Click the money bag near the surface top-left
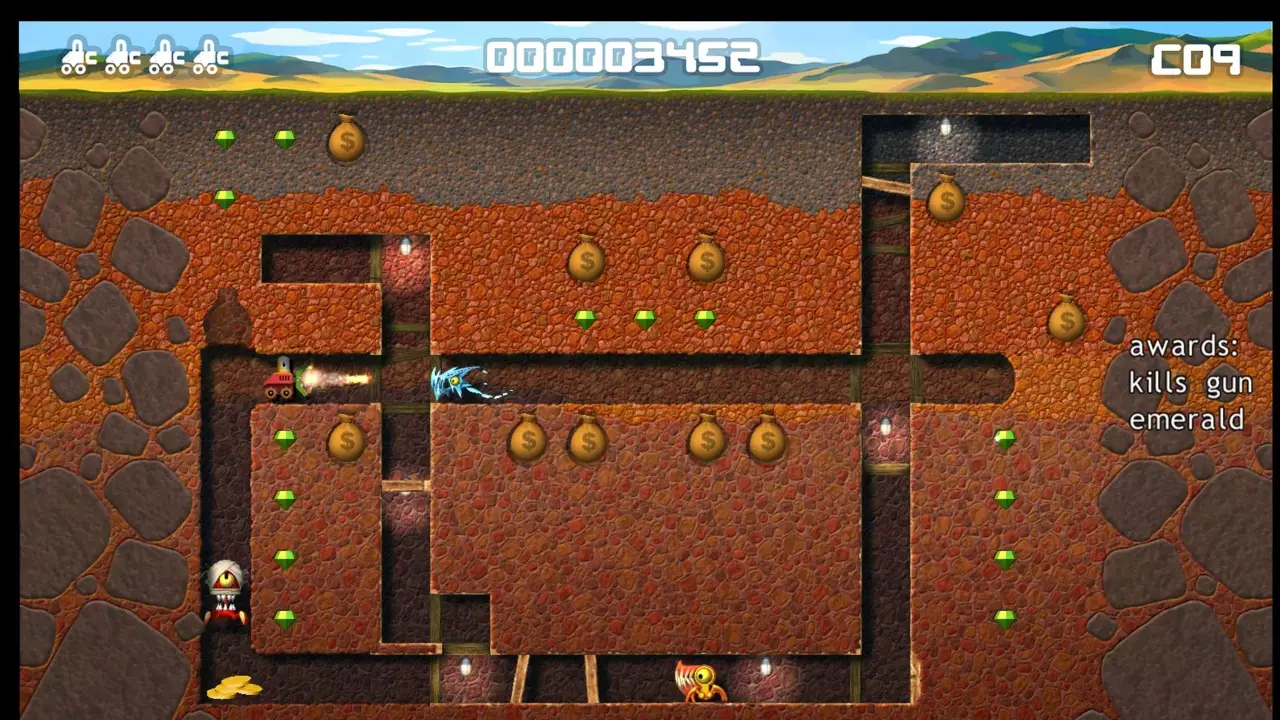The image size is (1280, 720). (x=346, y=141)
